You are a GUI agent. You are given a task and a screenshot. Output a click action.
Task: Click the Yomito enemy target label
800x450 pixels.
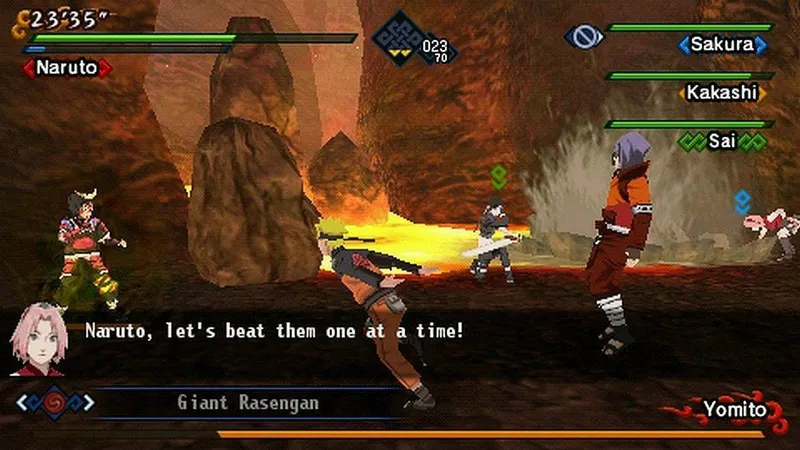(733, 409)
